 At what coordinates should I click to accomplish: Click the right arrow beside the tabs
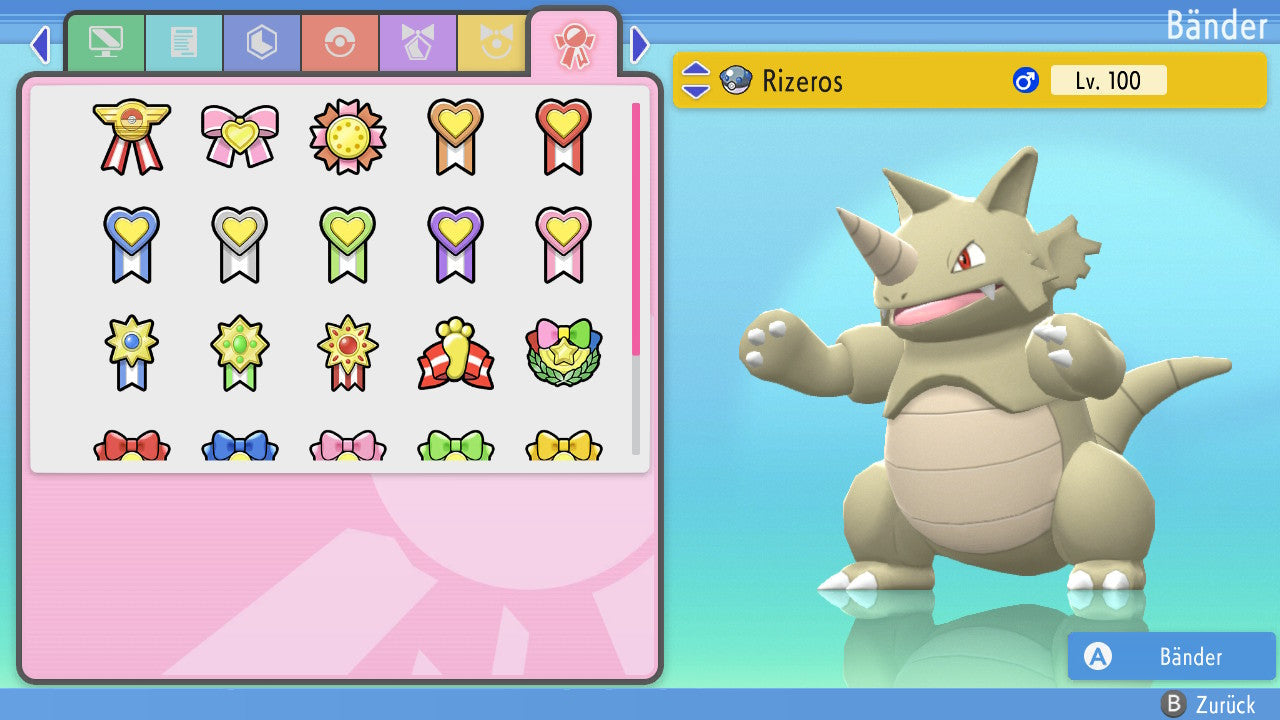(640, 44)
